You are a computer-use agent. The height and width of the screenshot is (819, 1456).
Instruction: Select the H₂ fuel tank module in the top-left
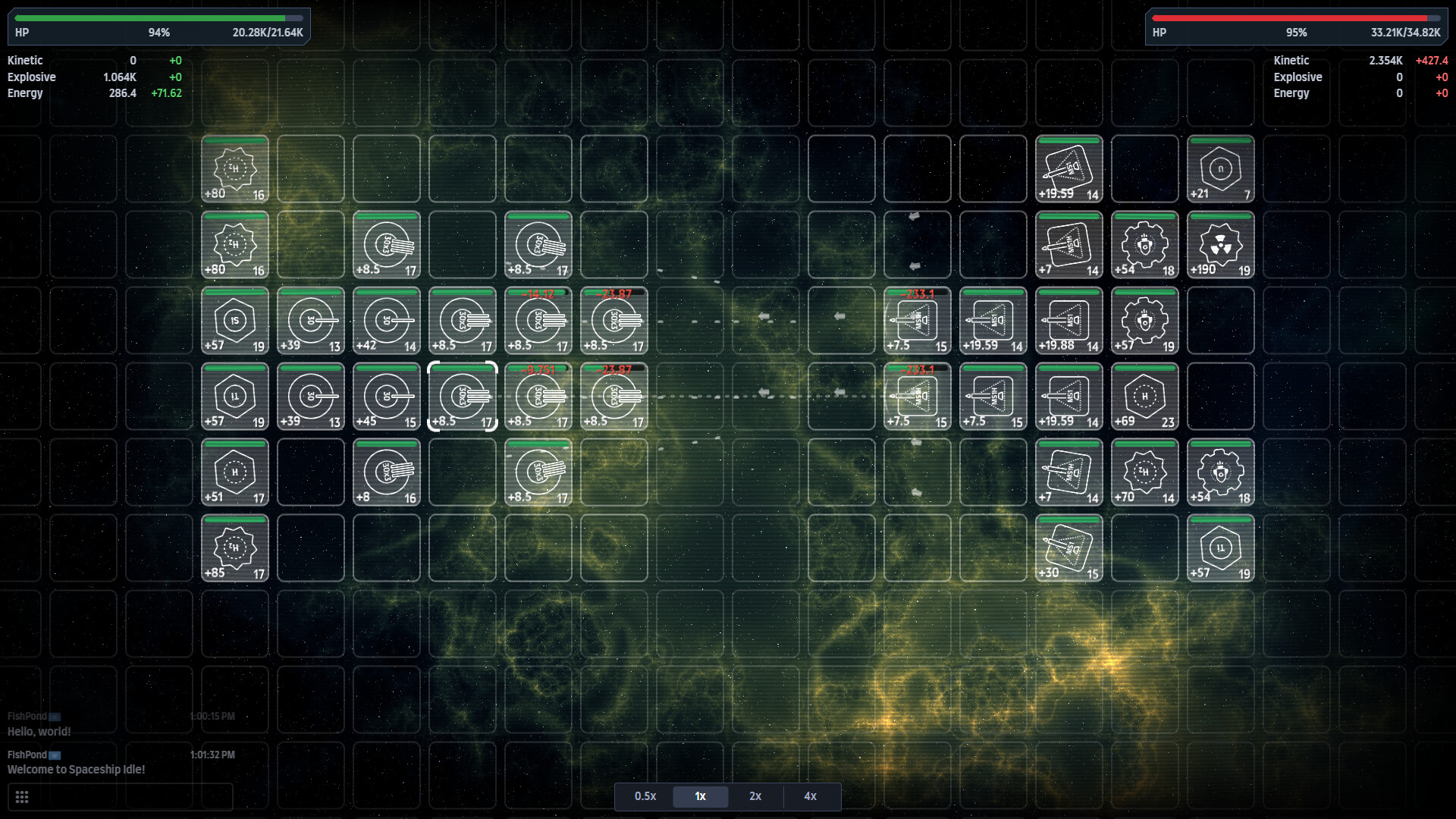[x=235, y=168]
